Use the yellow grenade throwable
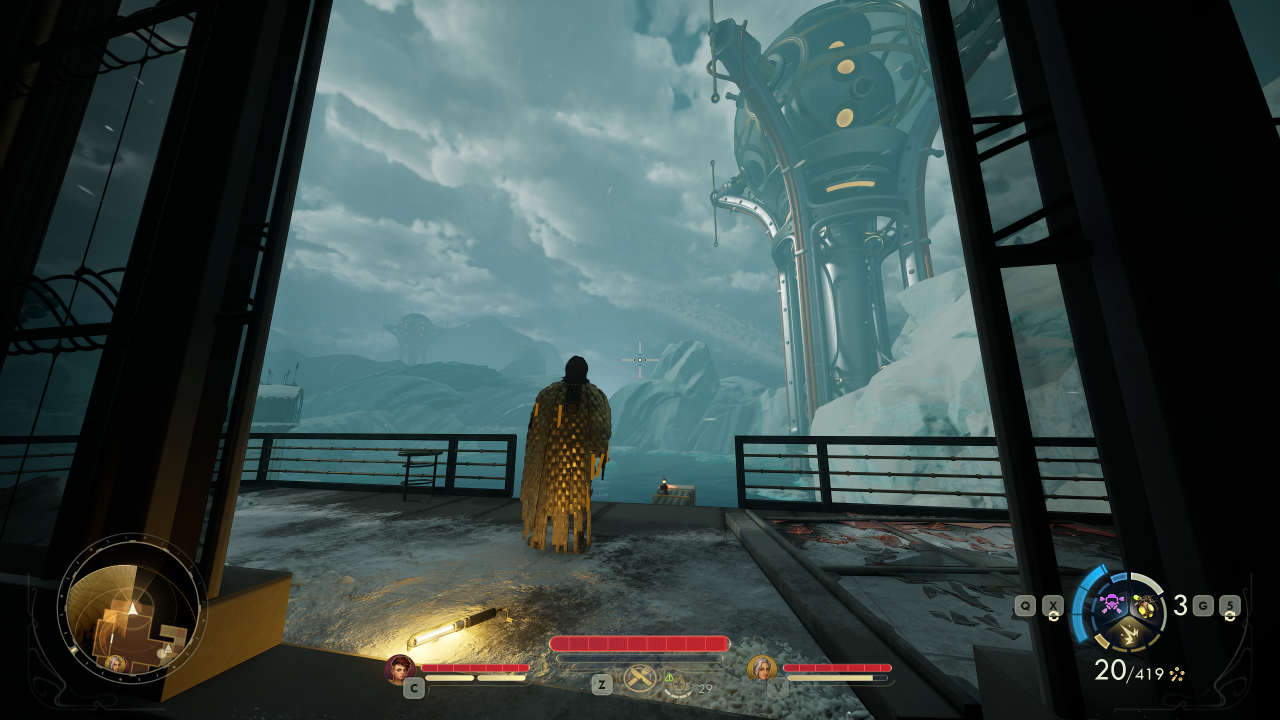This screenshot has width=1280, height=720. click(x=1143, y=603)
